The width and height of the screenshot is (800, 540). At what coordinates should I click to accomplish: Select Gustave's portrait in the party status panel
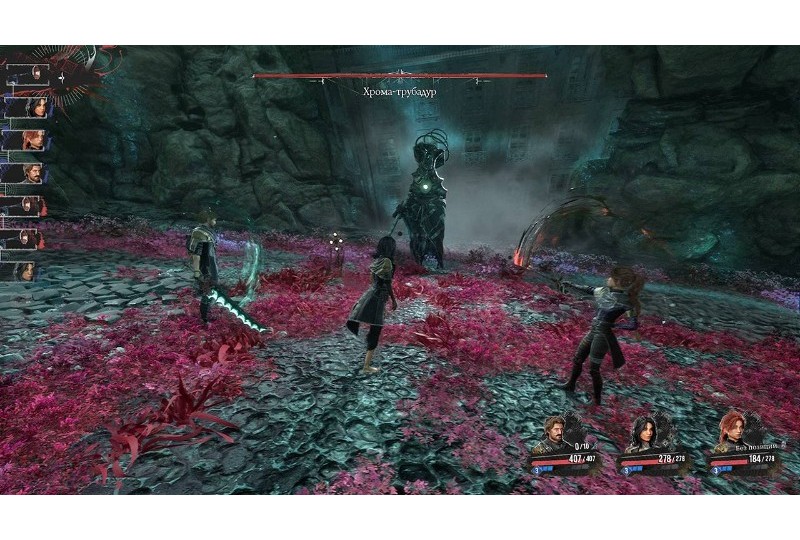(551, 433)
